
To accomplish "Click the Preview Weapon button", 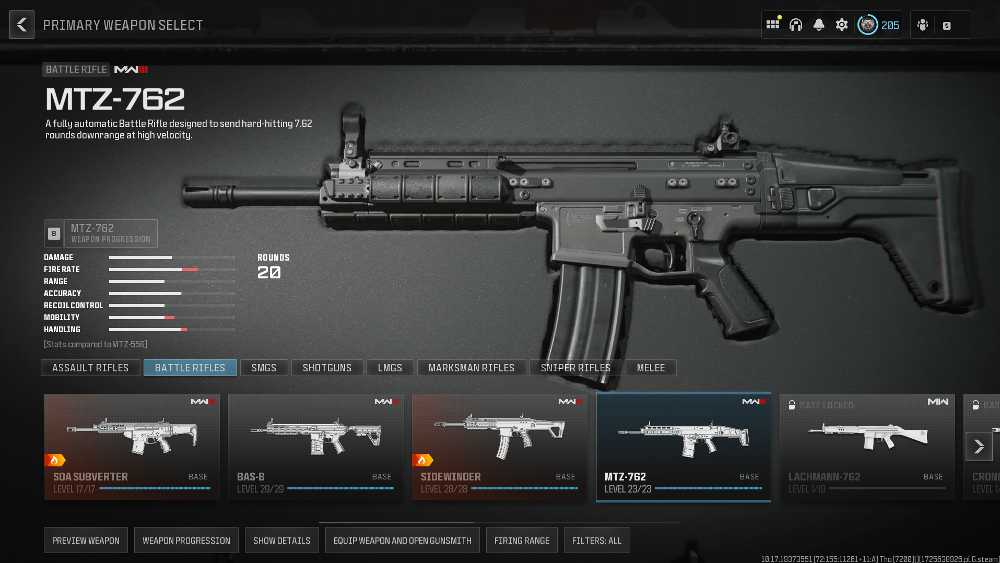I will (x=85, y=541).
